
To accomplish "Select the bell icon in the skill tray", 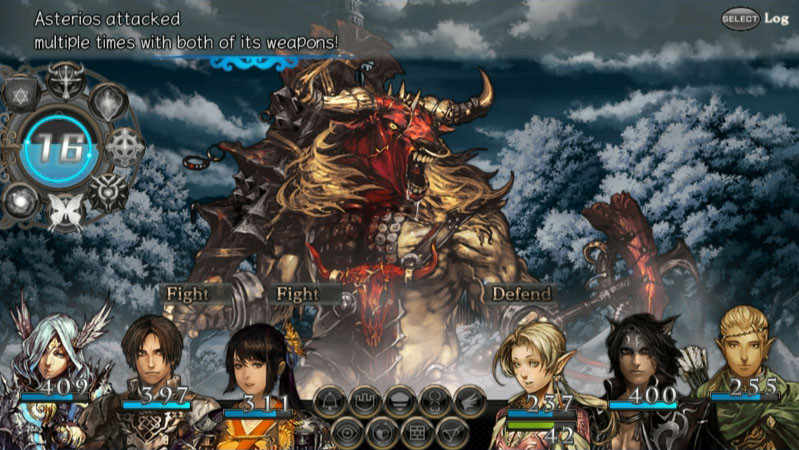I will point(332,401).
